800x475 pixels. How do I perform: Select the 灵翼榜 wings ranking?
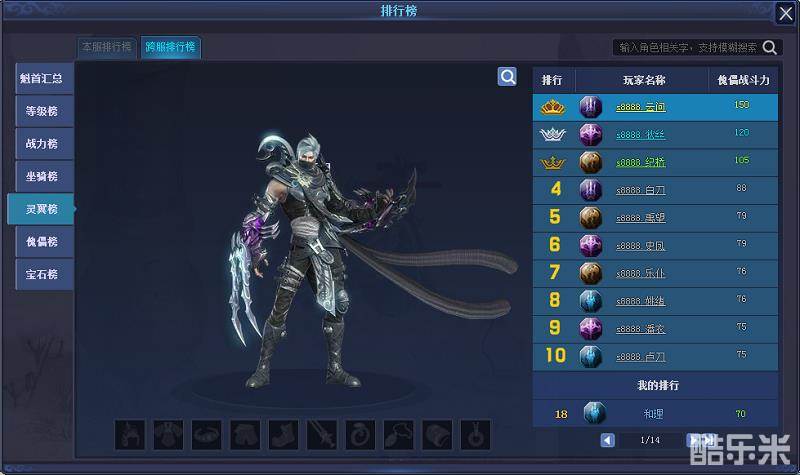point(43,209)
